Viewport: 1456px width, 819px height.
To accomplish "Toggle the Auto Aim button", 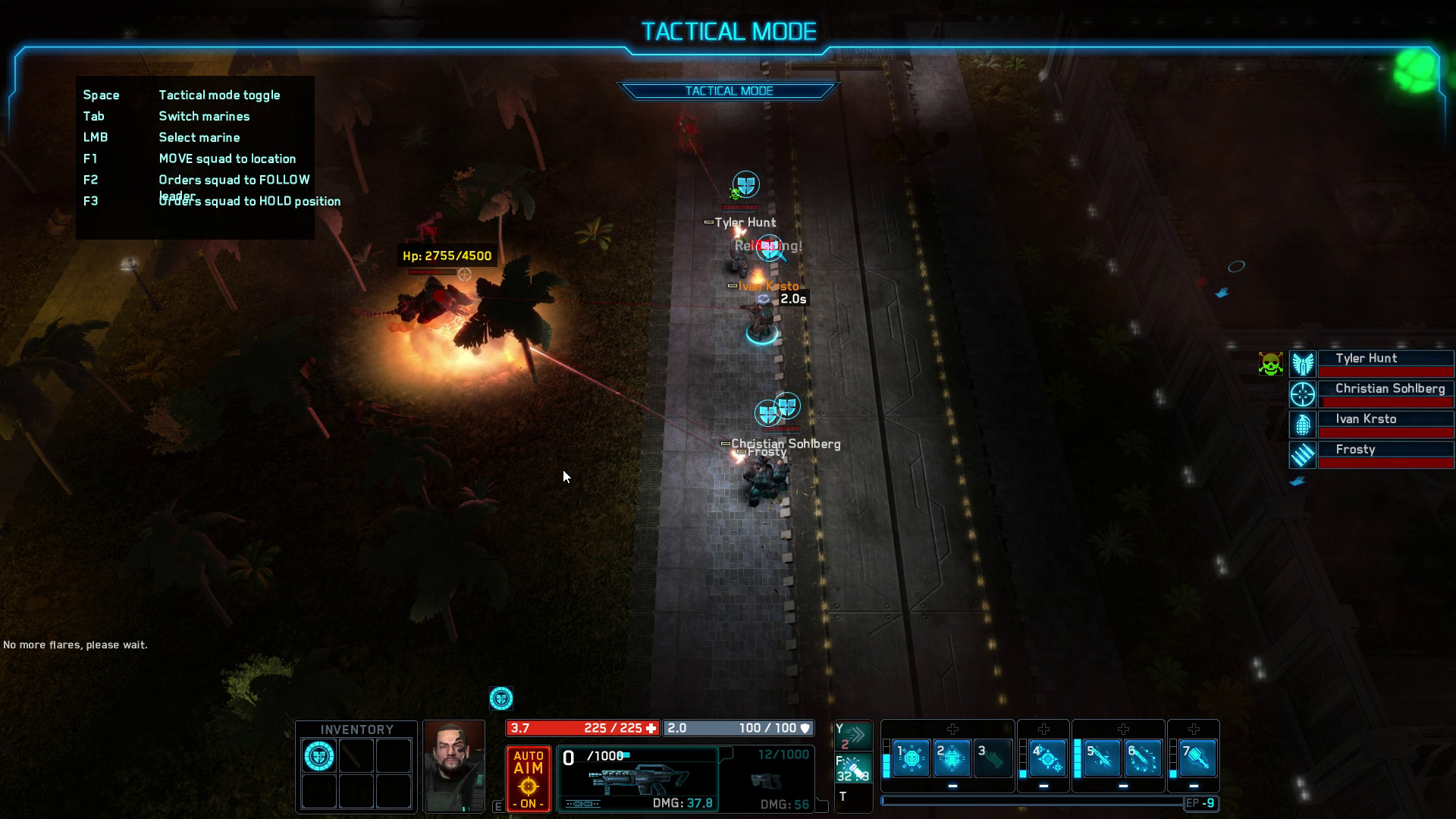I will pyautogui.click(x=529, y=779).
